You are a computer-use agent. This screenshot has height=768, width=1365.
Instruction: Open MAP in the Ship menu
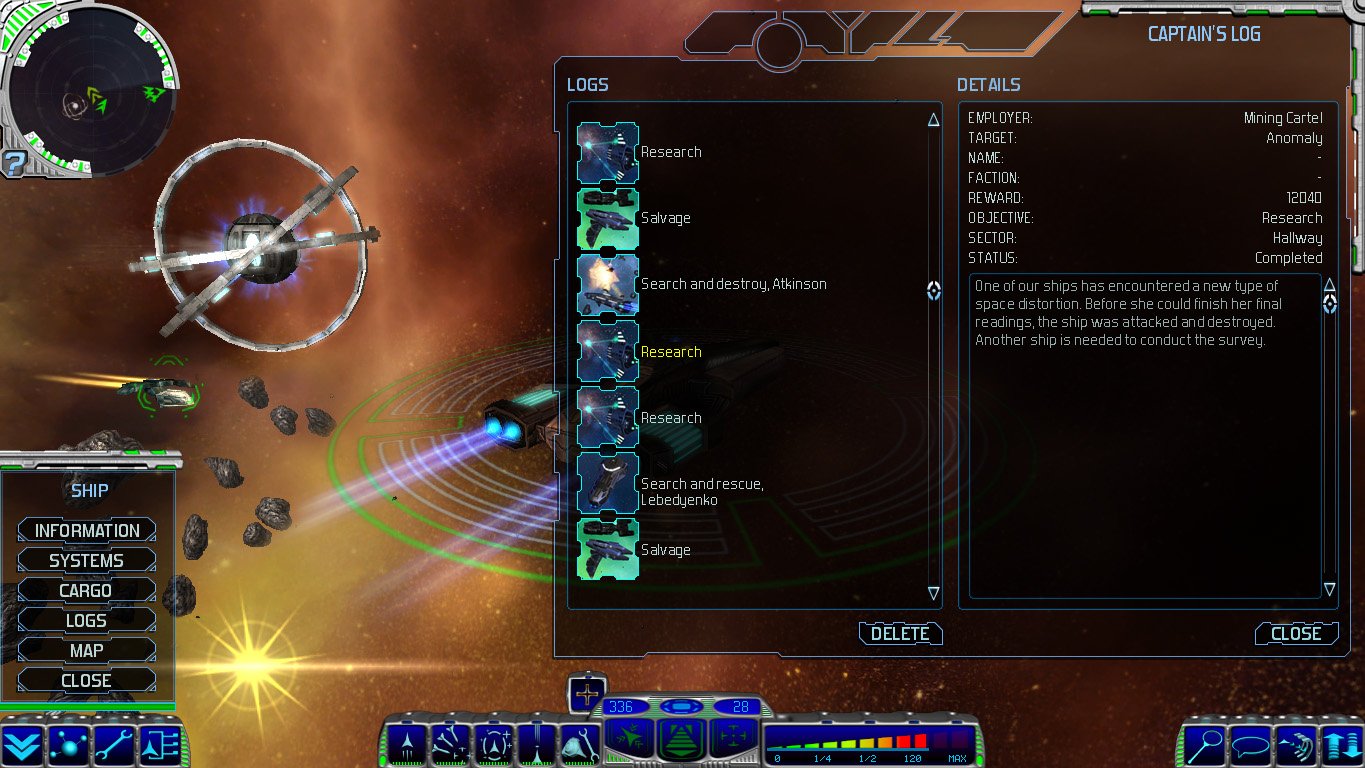tap(86, 649)
